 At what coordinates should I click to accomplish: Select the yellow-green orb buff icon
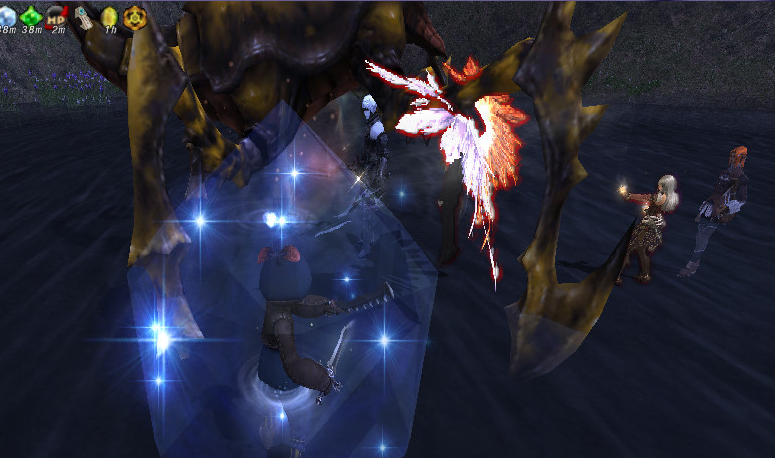point(109,14)
